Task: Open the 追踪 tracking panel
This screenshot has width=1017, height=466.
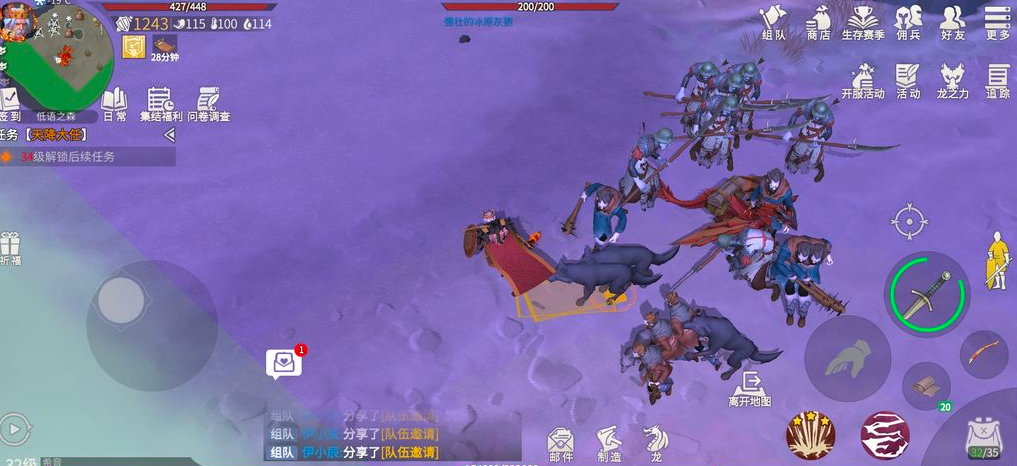Action: click(997, 80)
